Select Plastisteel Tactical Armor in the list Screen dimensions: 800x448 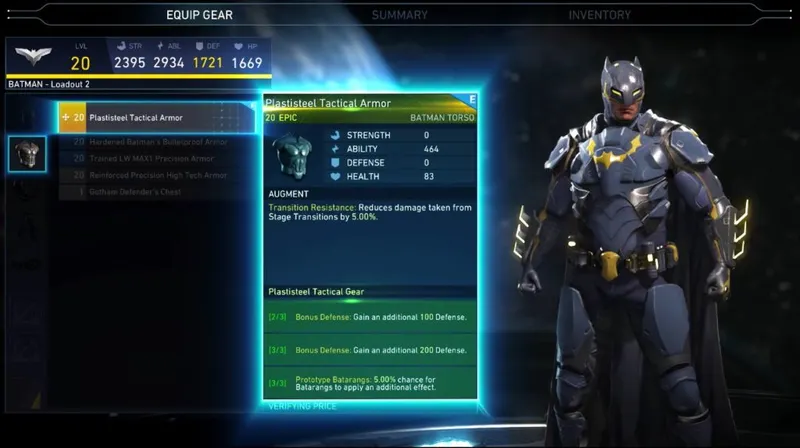pyautogui.click(x=156, y=118)
